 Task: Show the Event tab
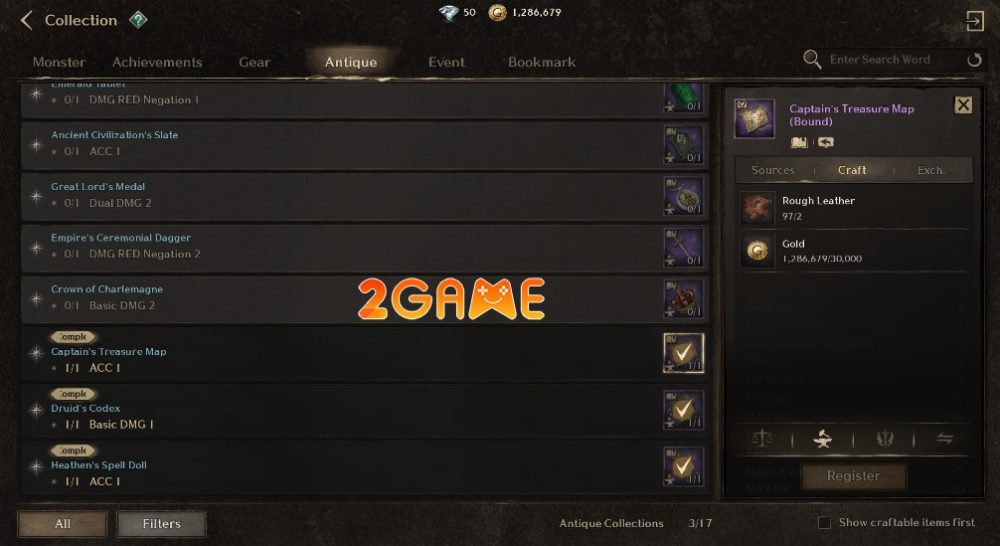pos(446,62)
